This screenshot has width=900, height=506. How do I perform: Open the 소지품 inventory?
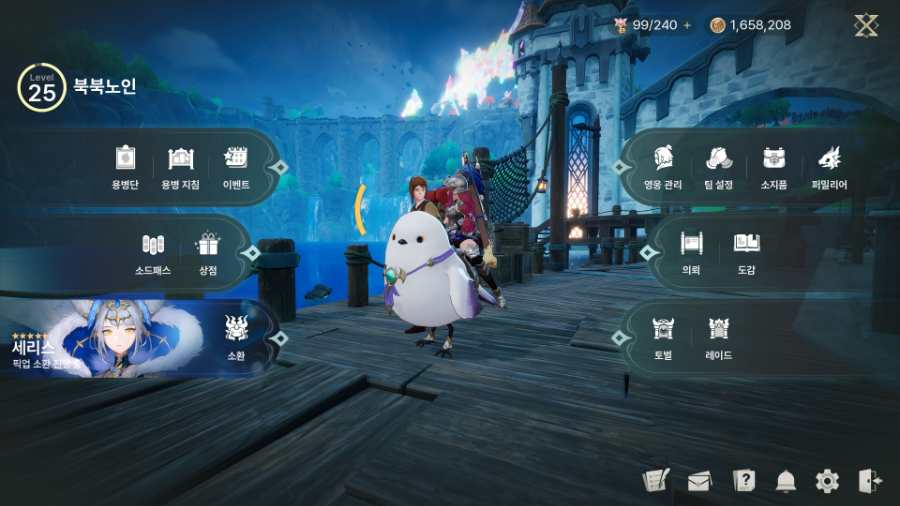pyautogui.click(x=773, y=166)
